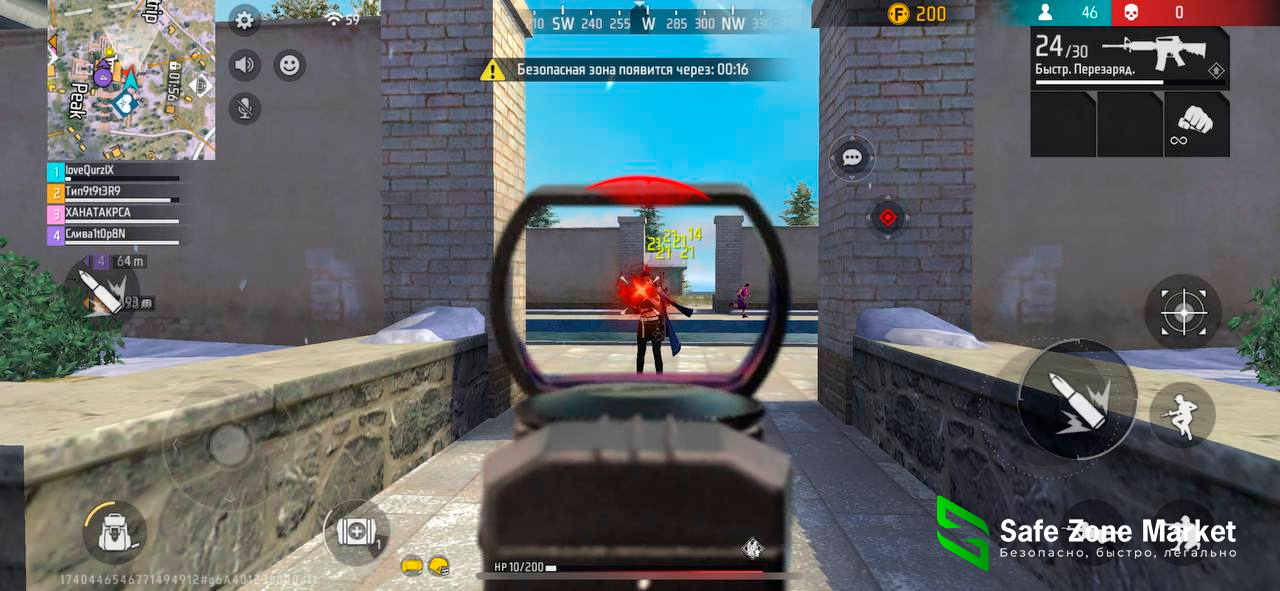
Task: Select teammate loveQurzIX in squad list
Action: (x=113, y=171)
